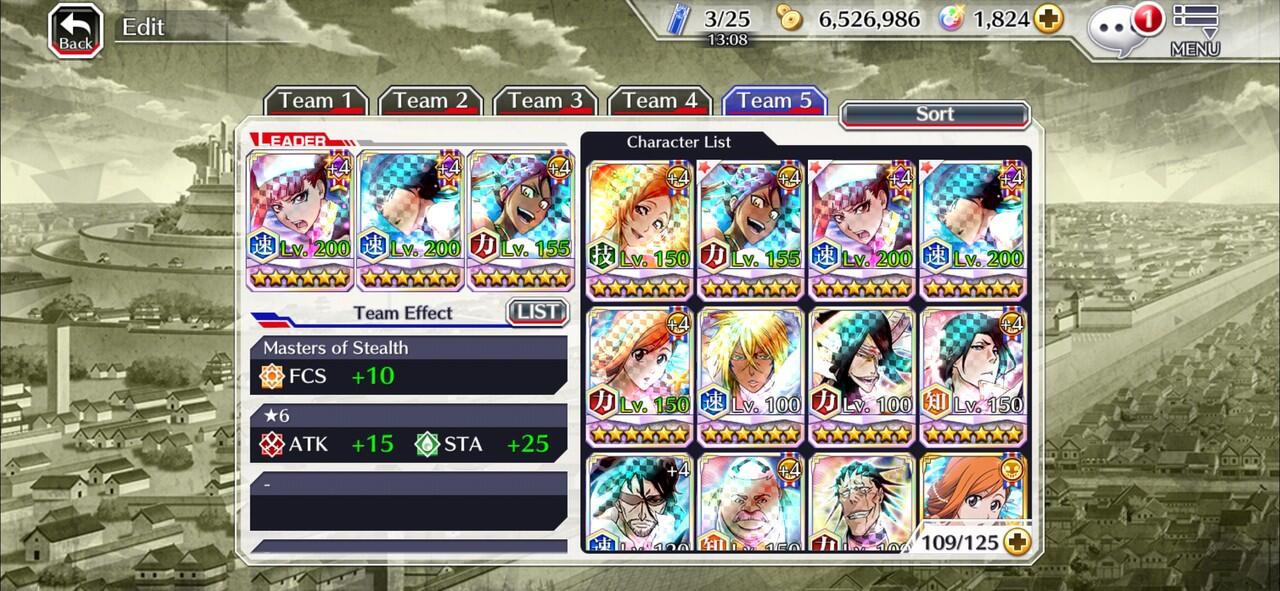Select the leader slot character
Screen dimensions: 1280x591
coord(300,220)
